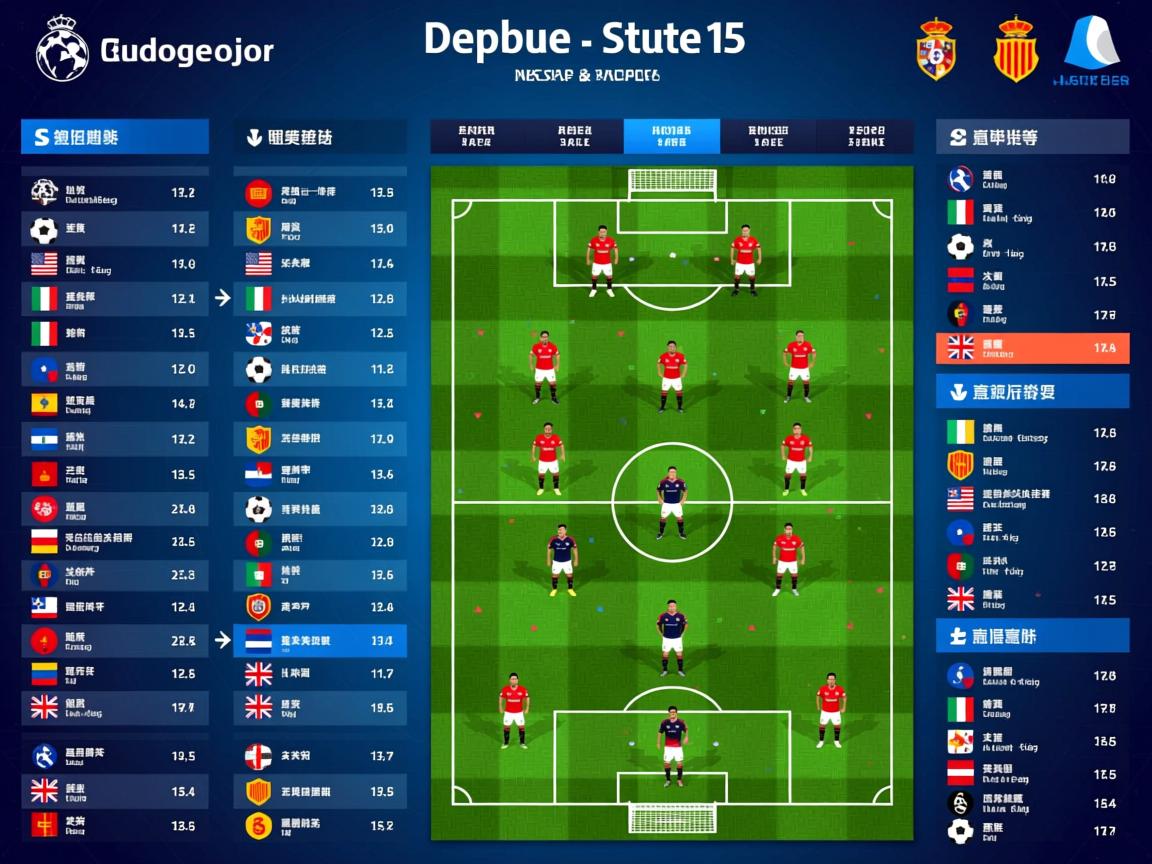Image resolution: width=1152 pixels, height=864 pixels.
Task: Pick the list row rated 23.8
Action: (115, 575)
